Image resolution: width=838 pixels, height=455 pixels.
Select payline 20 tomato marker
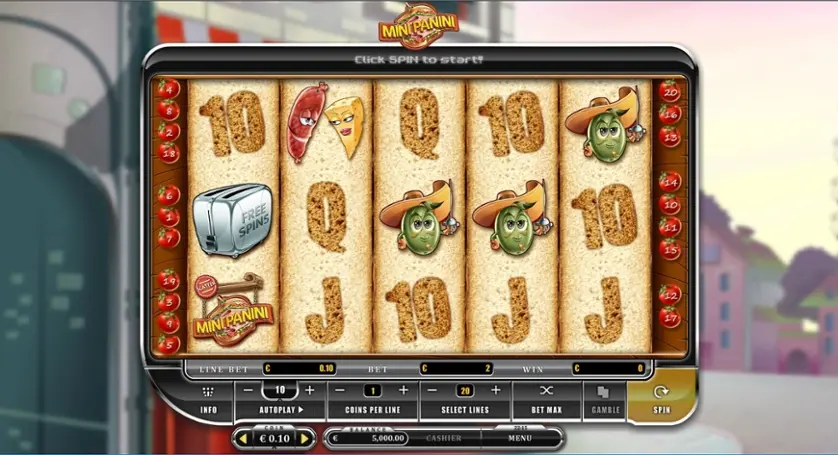[x=670, y=93]
